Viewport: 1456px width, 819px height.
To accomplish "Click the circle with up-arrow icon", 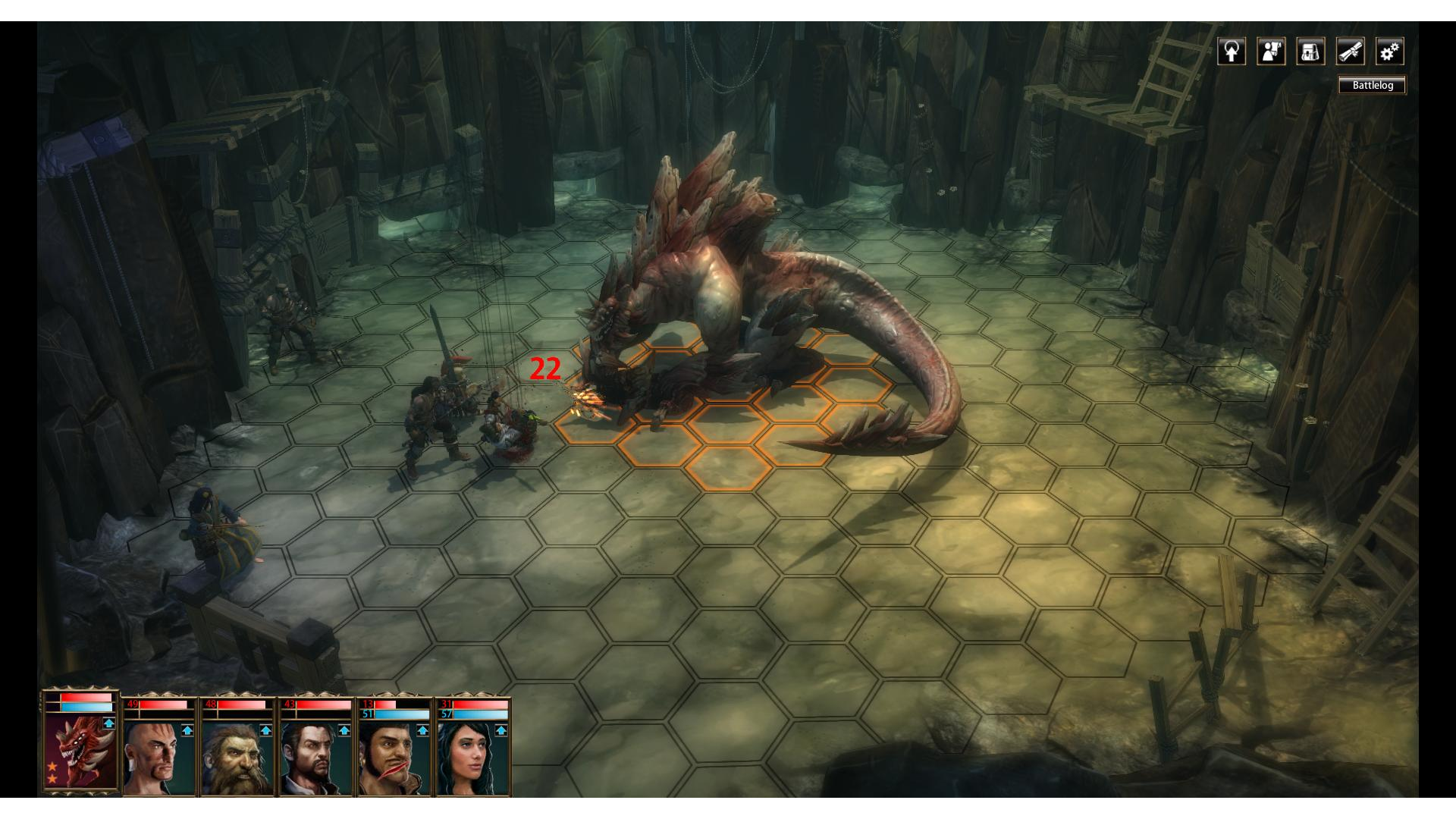I will (1232, 52).
